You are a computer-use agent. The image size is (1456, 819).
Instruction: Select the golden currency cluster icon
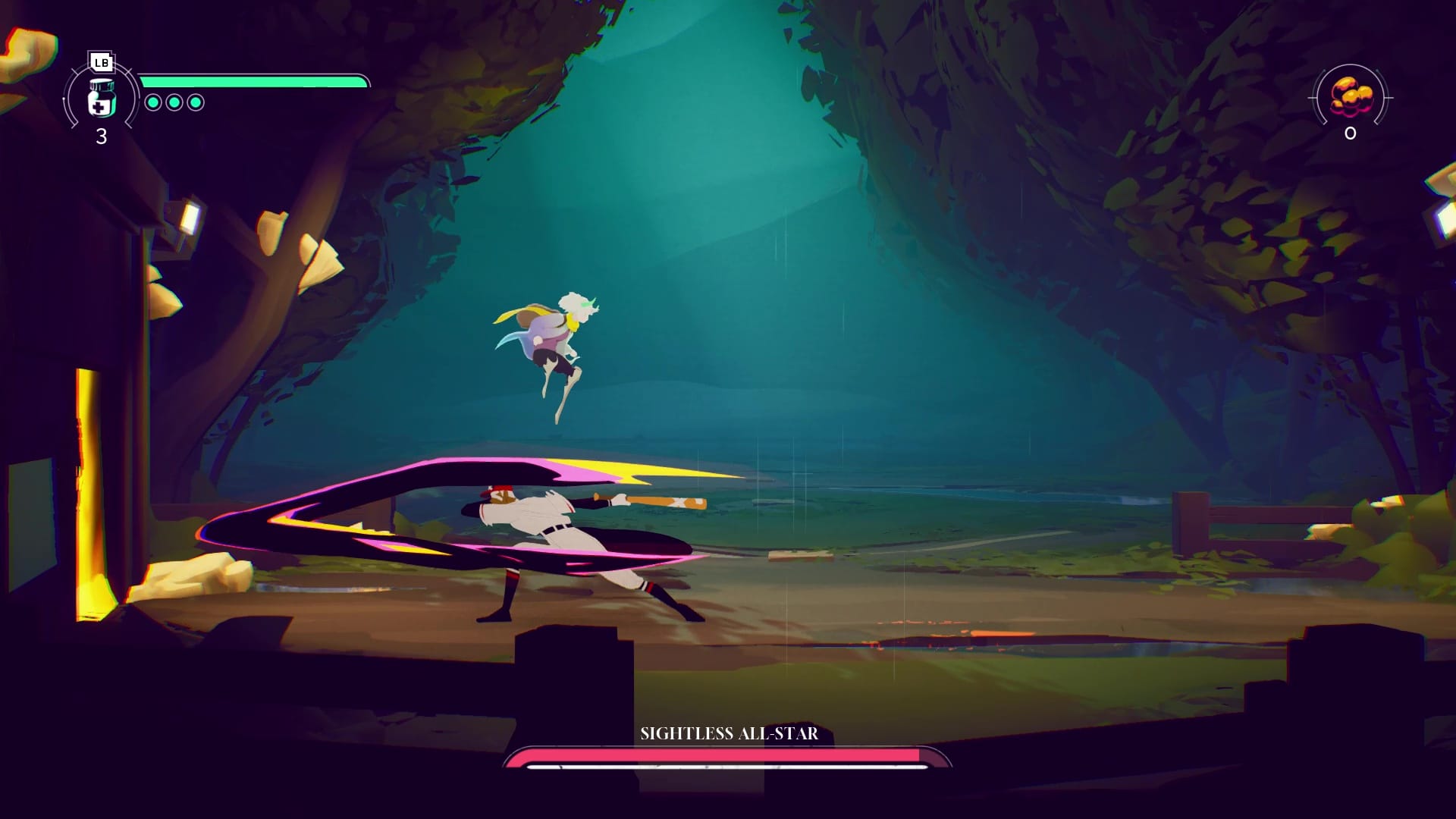[x=1351, y=97]
